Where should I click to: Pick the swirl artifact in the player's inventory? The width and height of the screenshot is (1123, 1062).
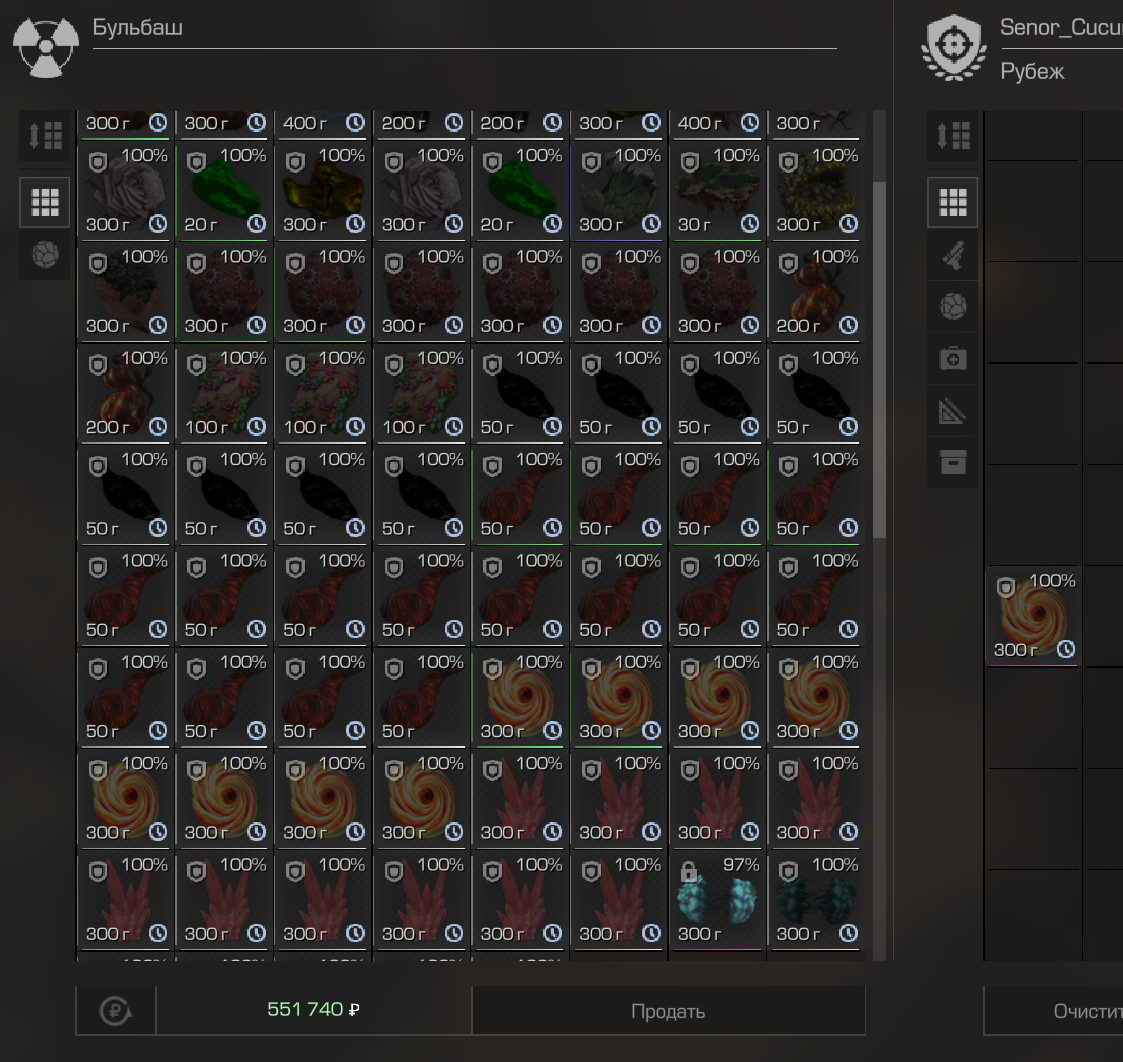click(x=1032, y=616)
